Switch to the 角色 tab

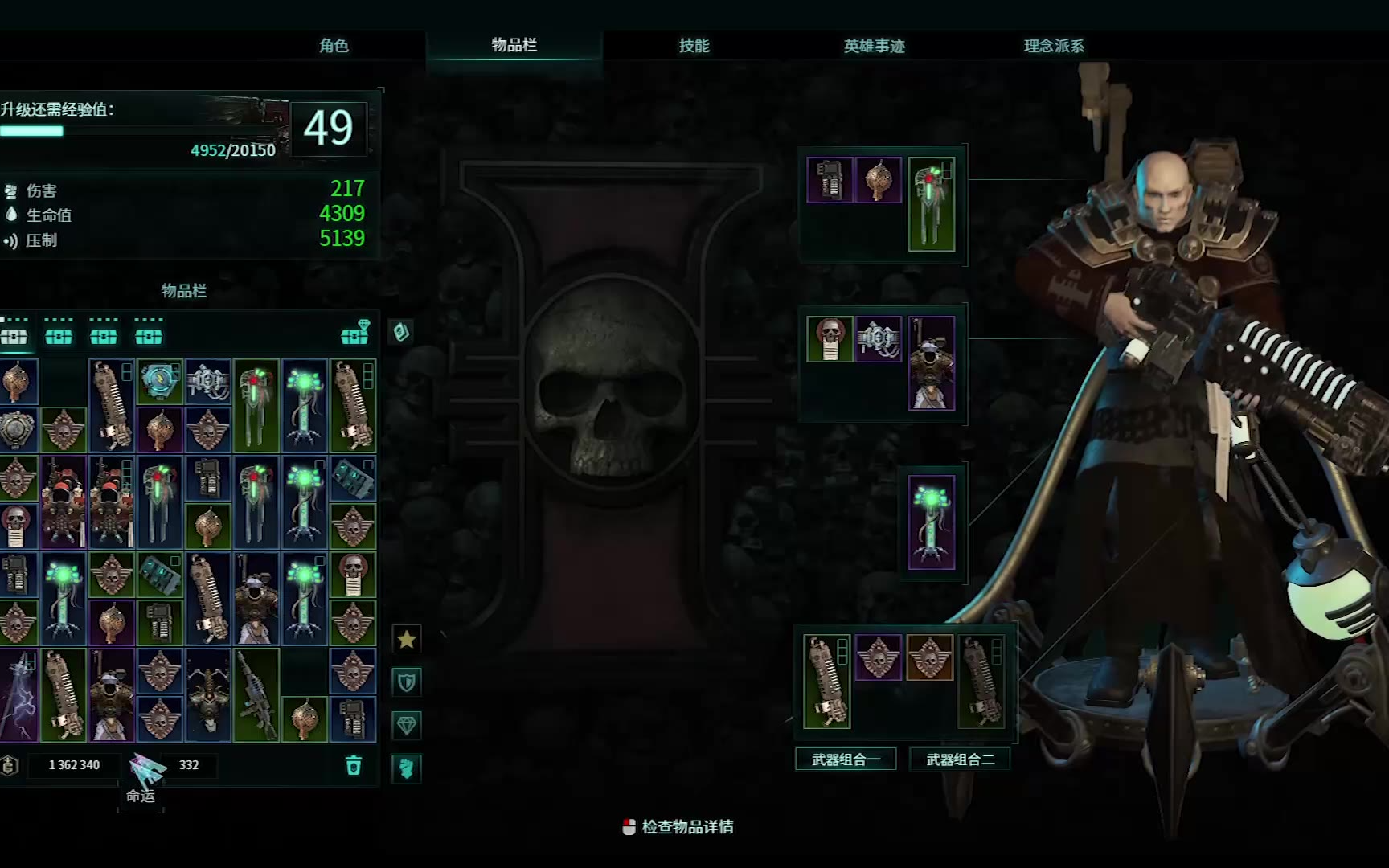point(334,46)
